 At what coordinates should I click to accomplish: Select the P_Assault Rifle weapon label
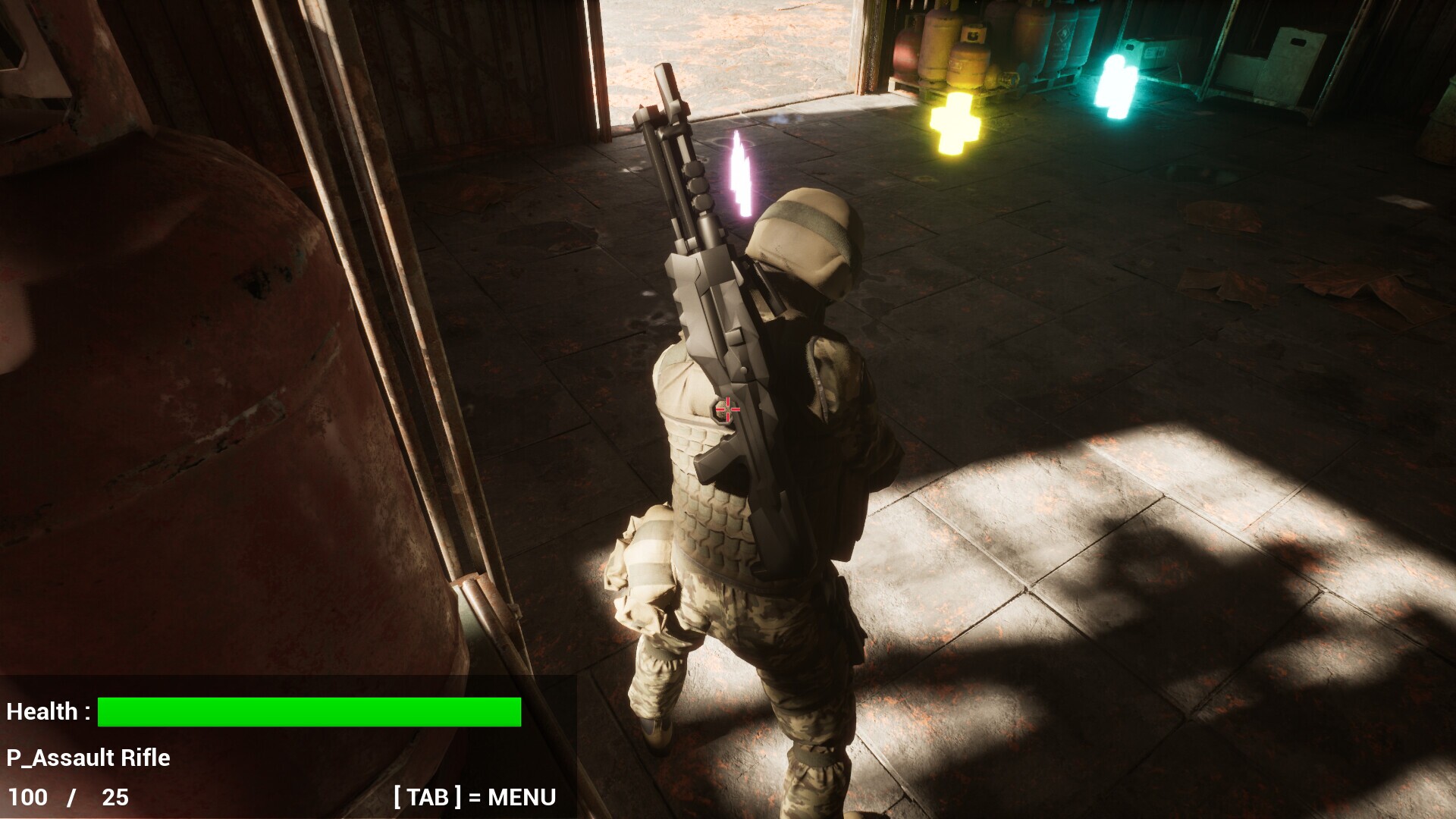[88, 758]
